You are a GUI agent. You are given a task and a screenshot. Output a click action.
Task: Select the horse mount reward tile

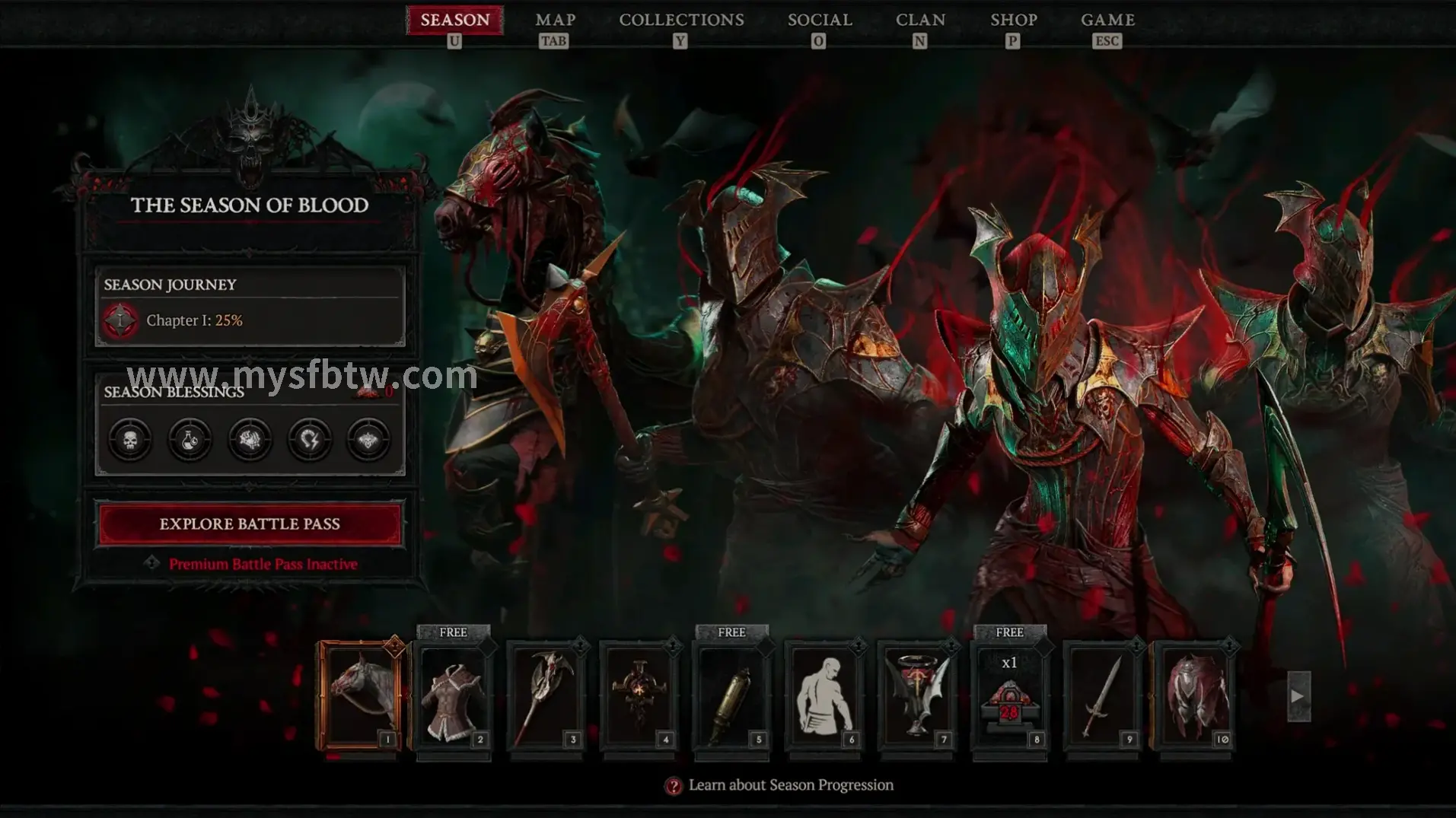click(361, 696)
